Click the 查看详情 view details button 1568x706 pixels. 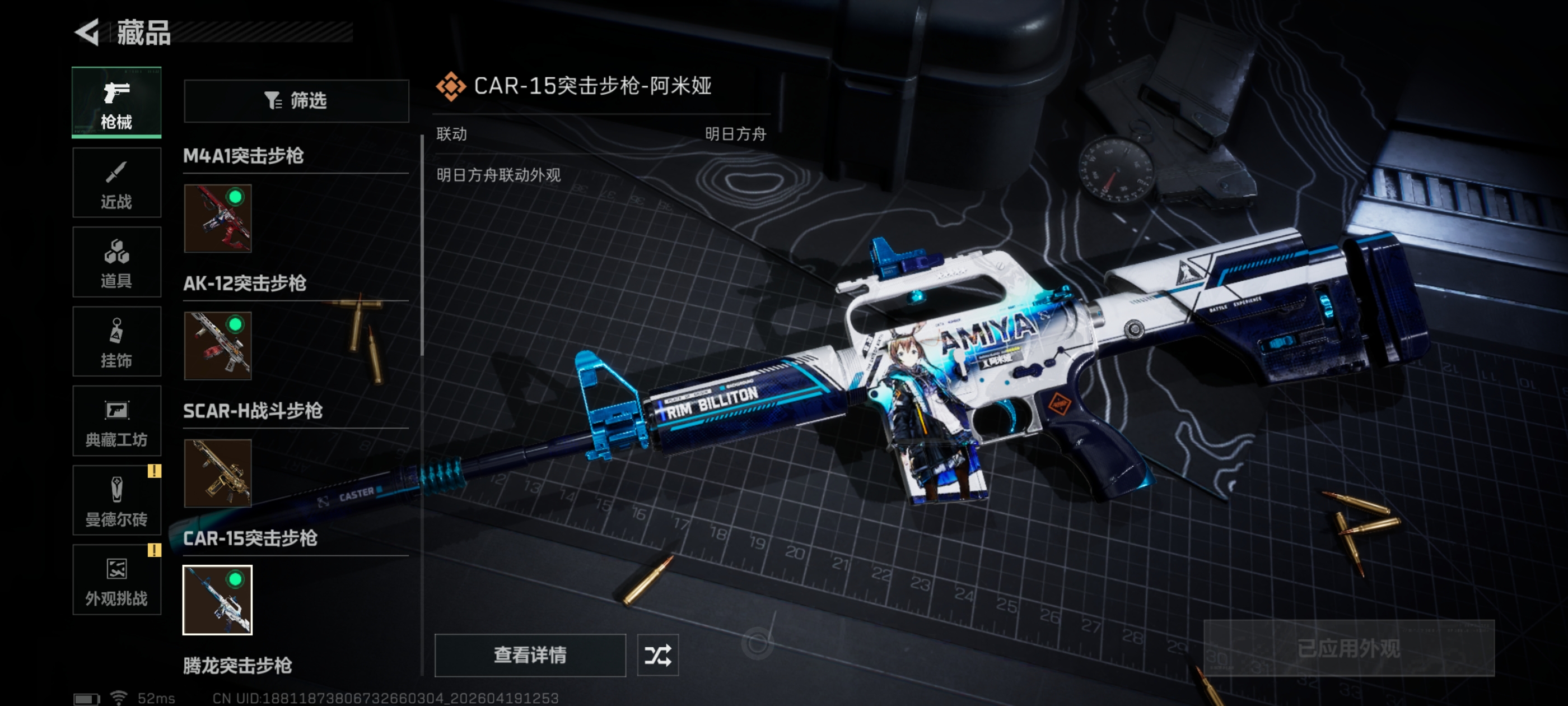pyautogui.click(x=530, y=655)
